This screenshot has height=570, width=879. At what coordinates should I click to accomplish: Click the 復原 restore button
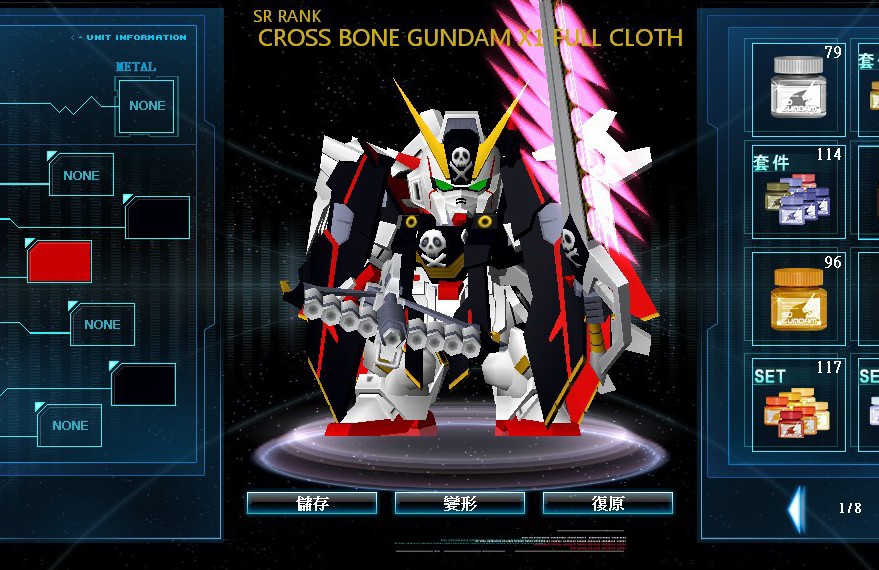point(607,503)
